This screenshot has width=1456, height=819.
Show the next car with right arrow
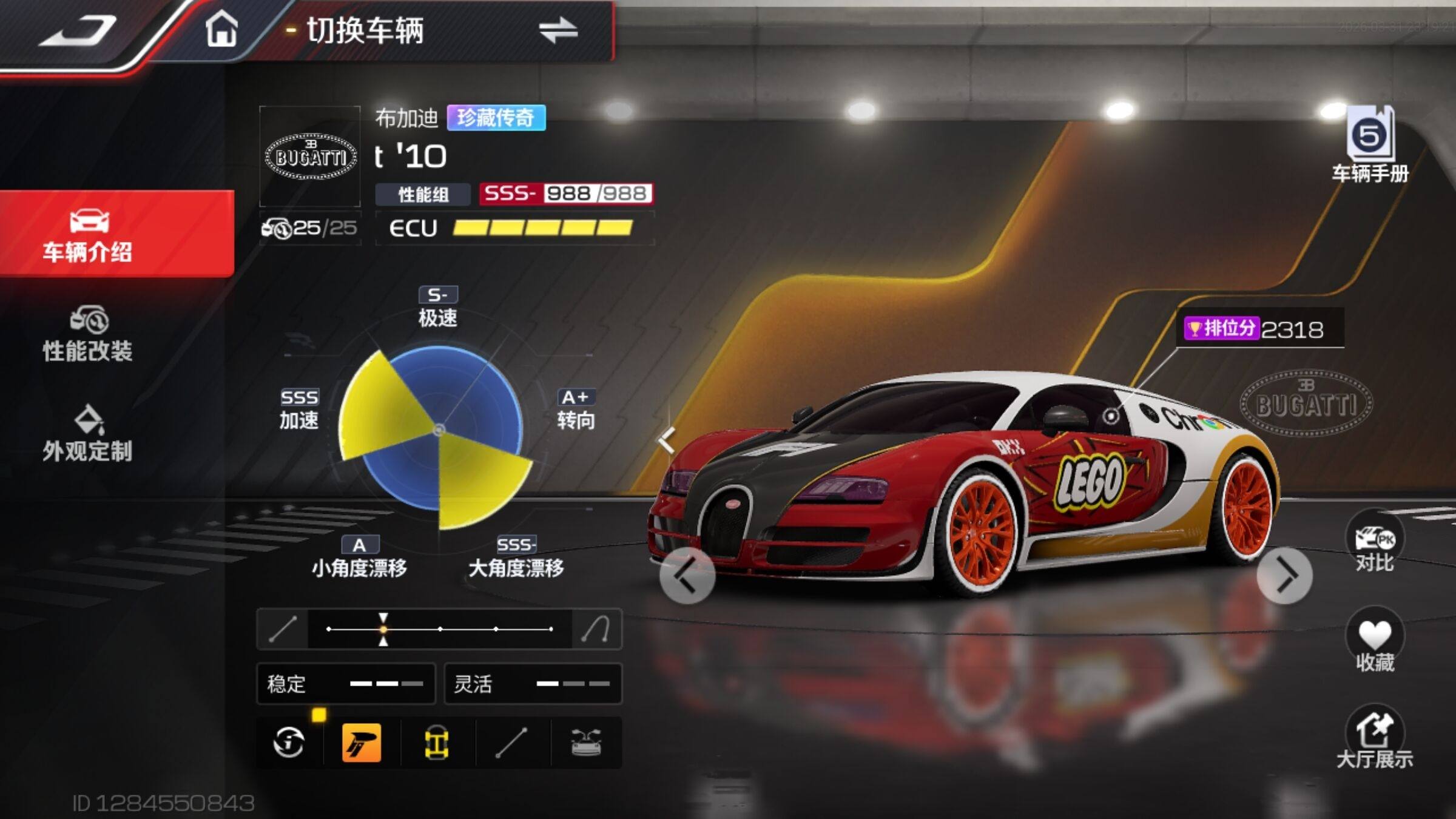click(x=1284, y=575)
